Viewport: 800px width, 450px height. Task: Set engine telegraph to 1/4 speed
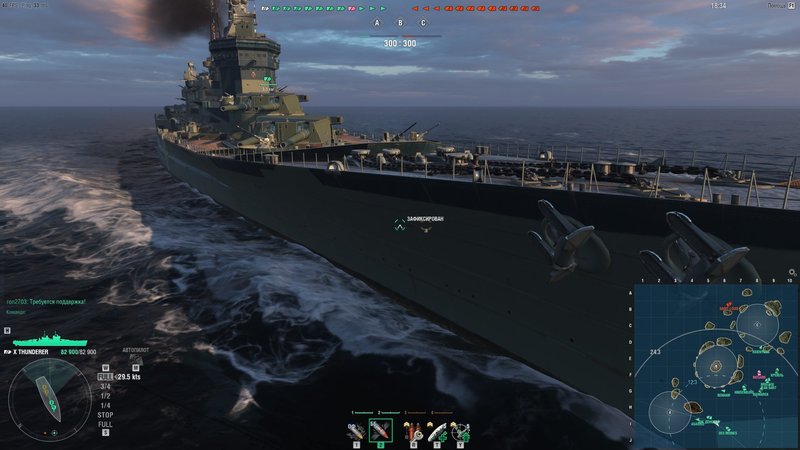click(105, 403)
